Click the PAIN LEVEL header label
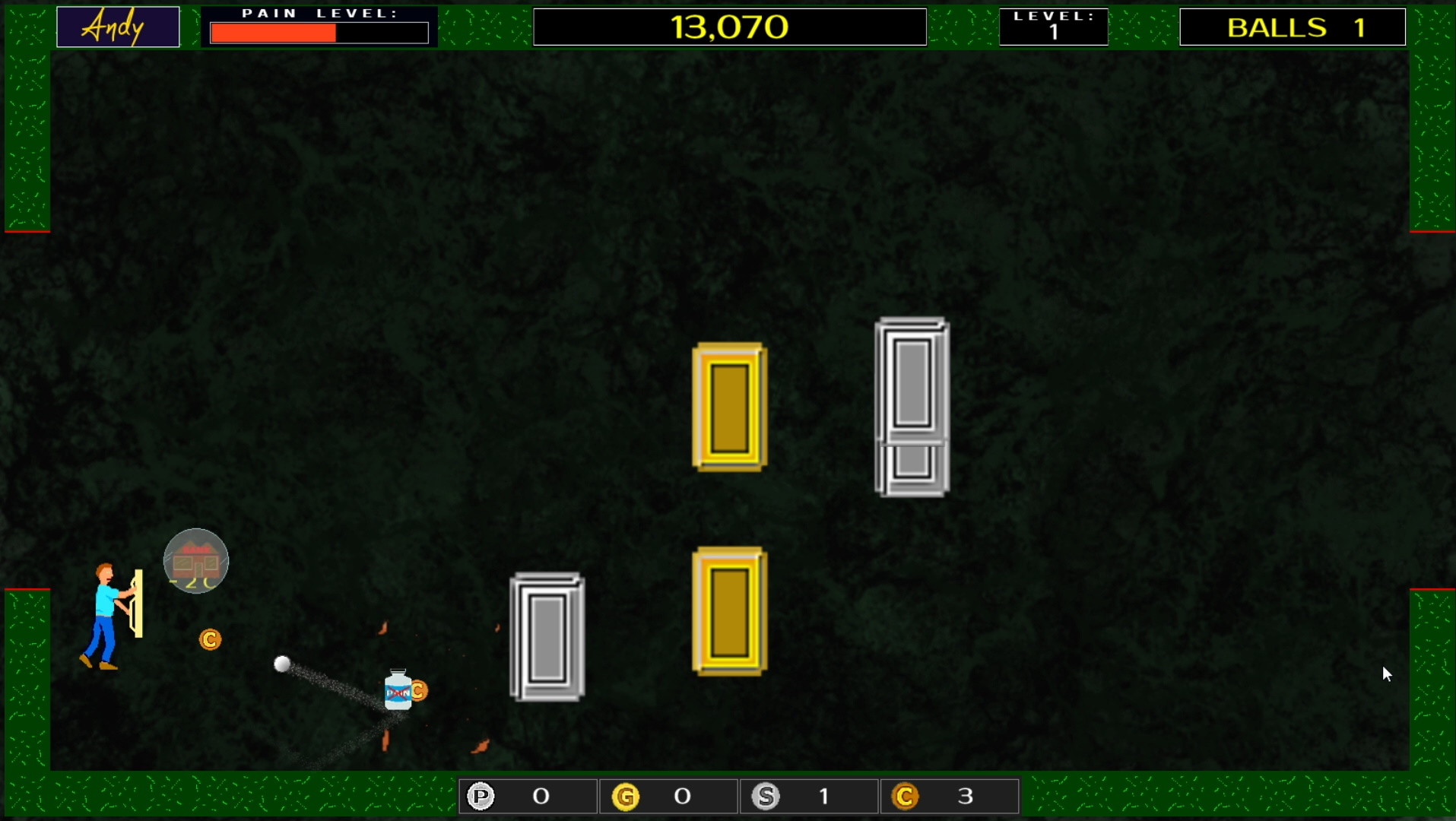This screenshot has height=821, width=1456. point(319,12)
